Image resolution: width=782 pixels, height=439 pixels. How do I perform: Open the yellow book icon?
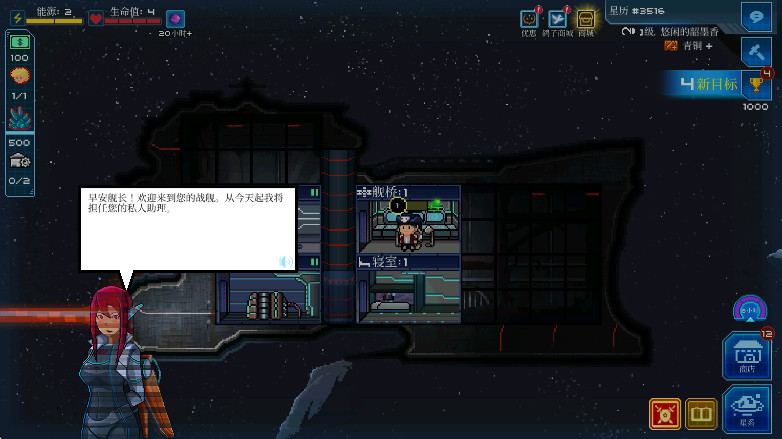pos(701,413)
